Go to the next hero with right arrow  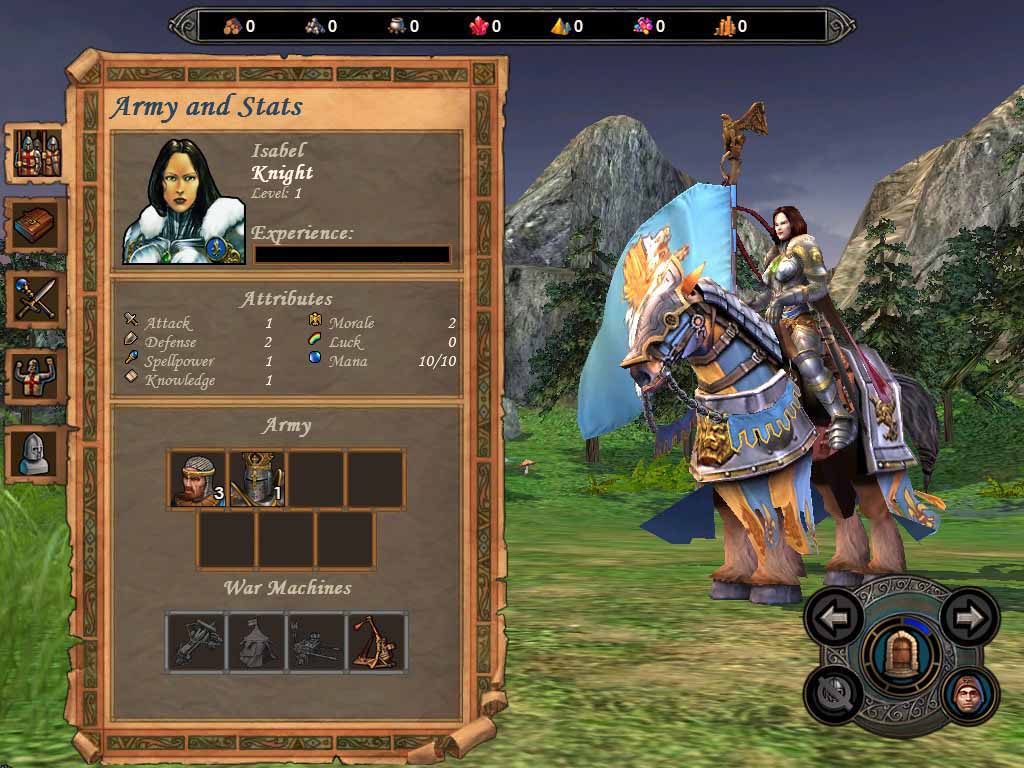pos(969,617)
